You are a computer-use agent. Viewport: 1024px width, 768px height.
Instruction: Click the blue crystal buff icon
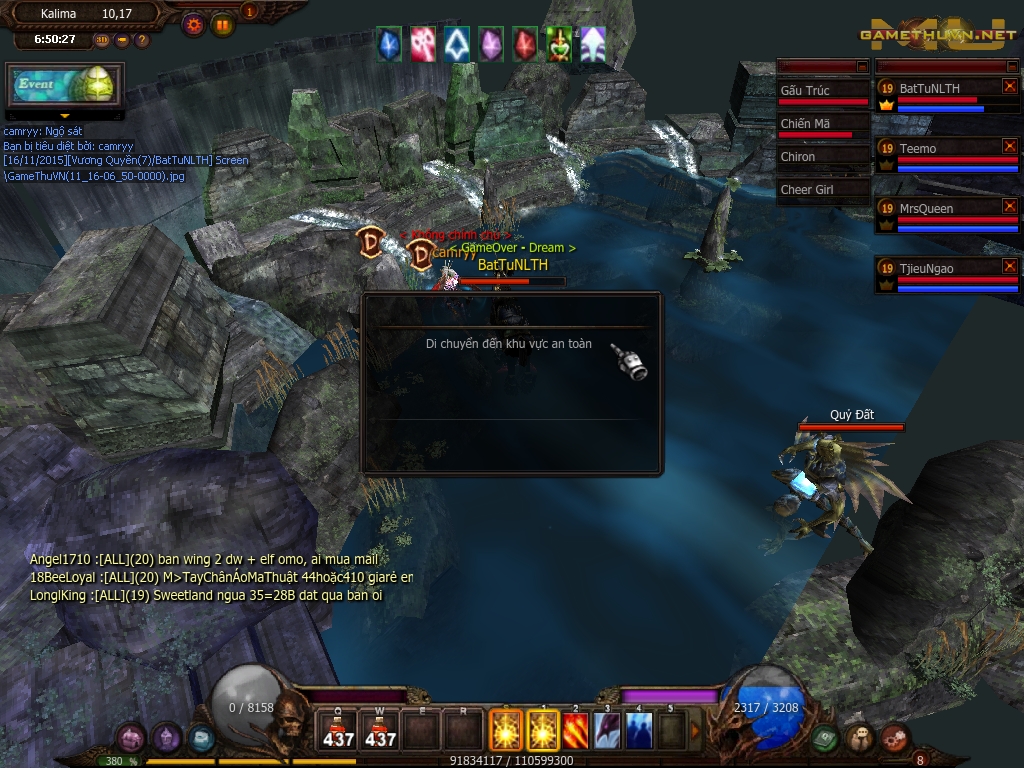[389, 44]
